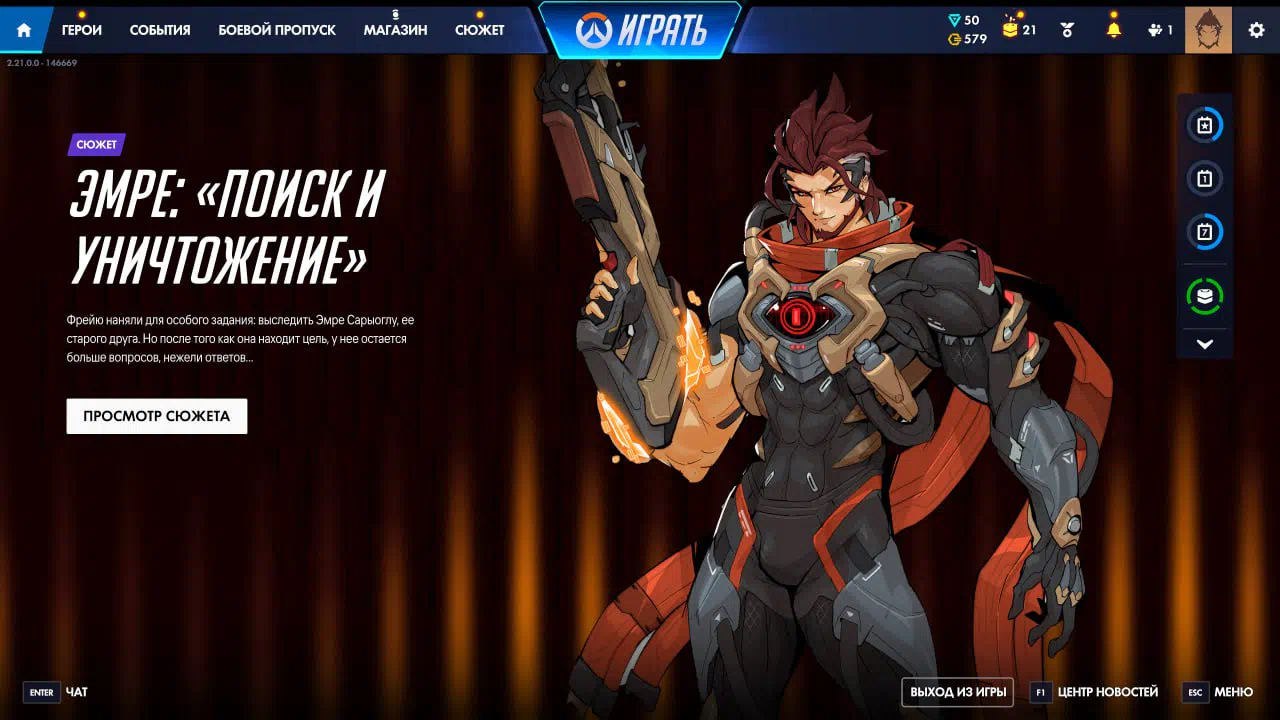Open the ГЕРОИ (Heroes) menu

pyautogui.click(x=82, y=30)
